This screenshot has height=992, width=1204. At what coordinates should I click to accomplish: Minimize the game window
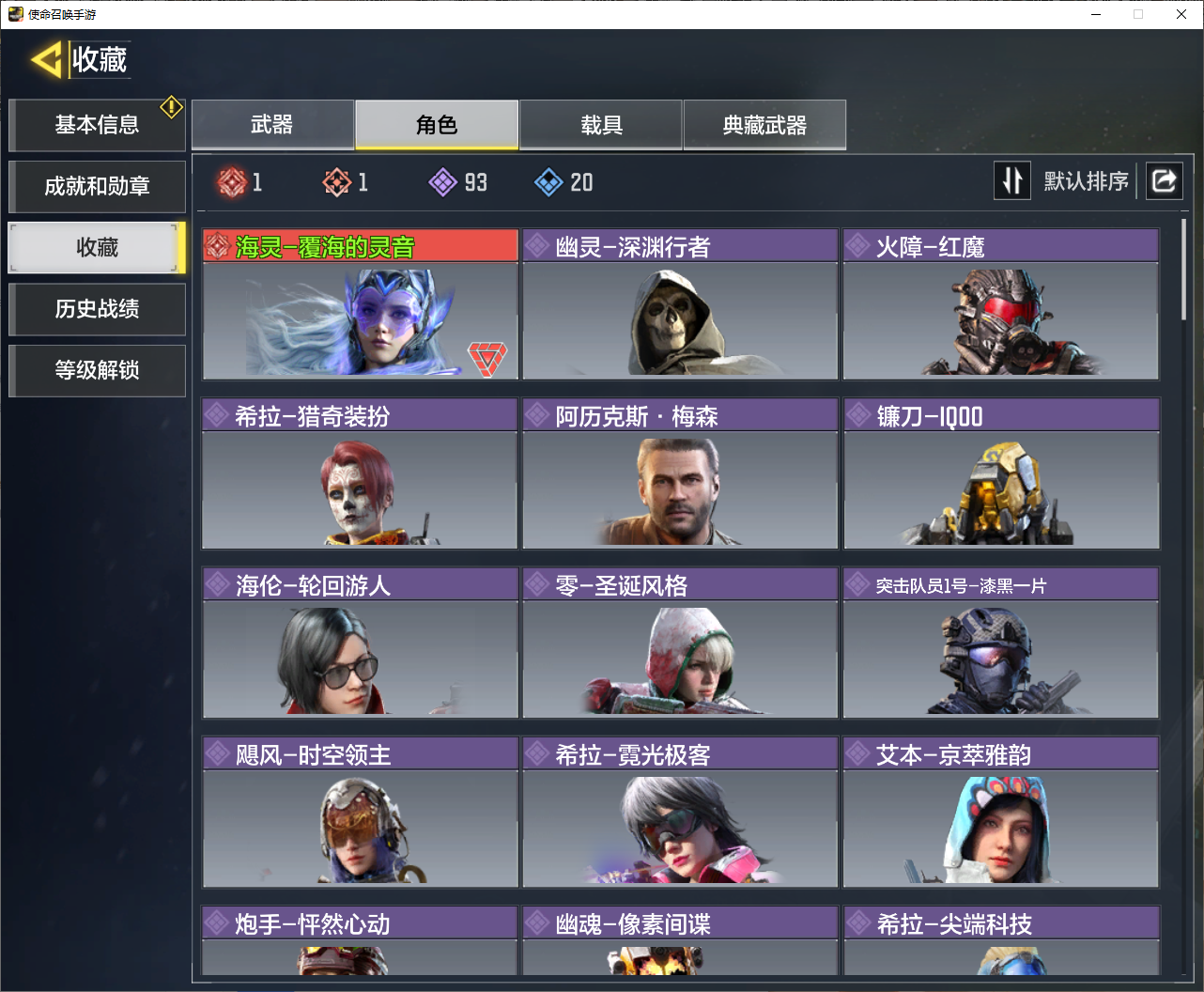1096,14
